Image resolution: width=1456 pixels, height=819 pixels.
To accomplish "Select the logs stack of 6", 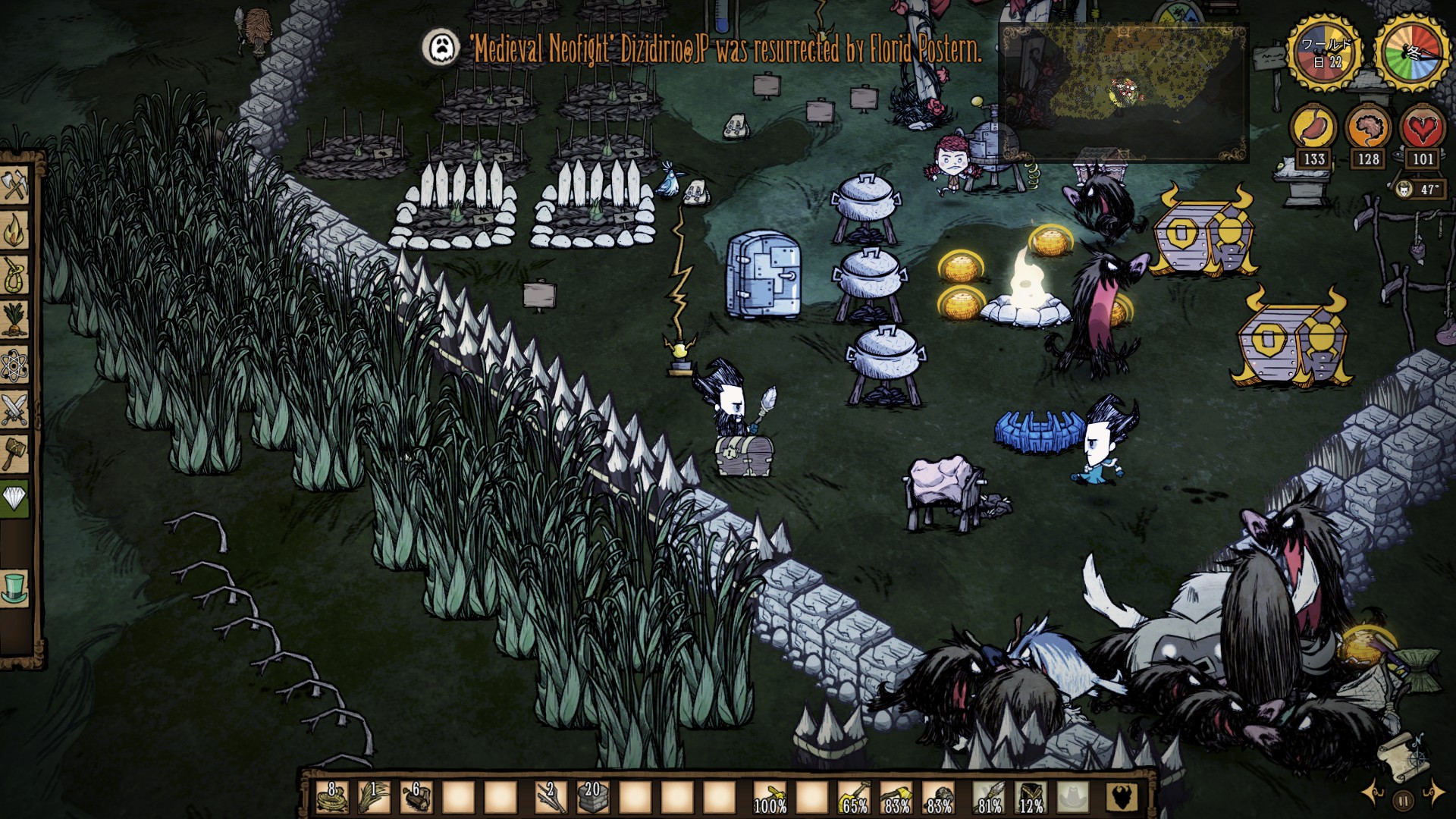I will [x=416, y=797].
